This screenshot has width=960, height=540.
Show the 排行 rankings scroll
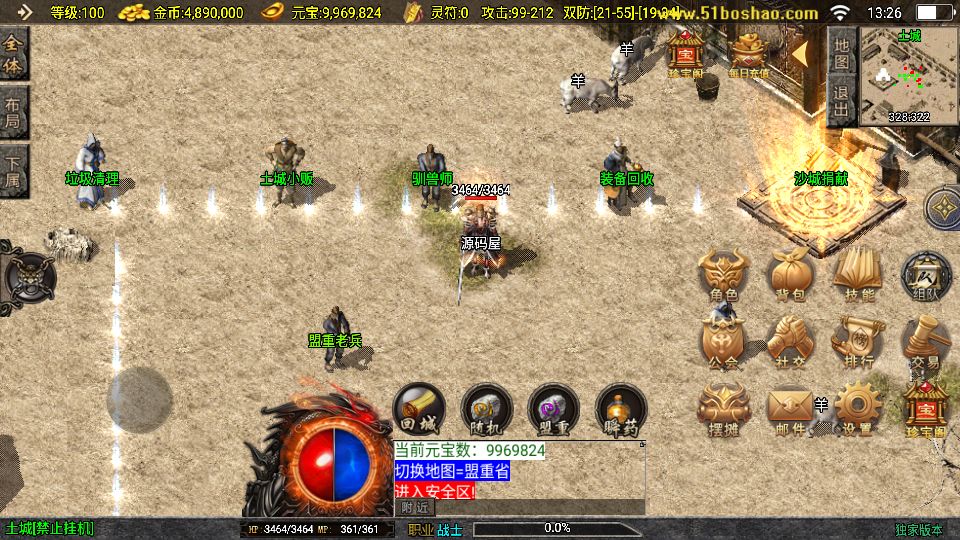pos(857,343)
